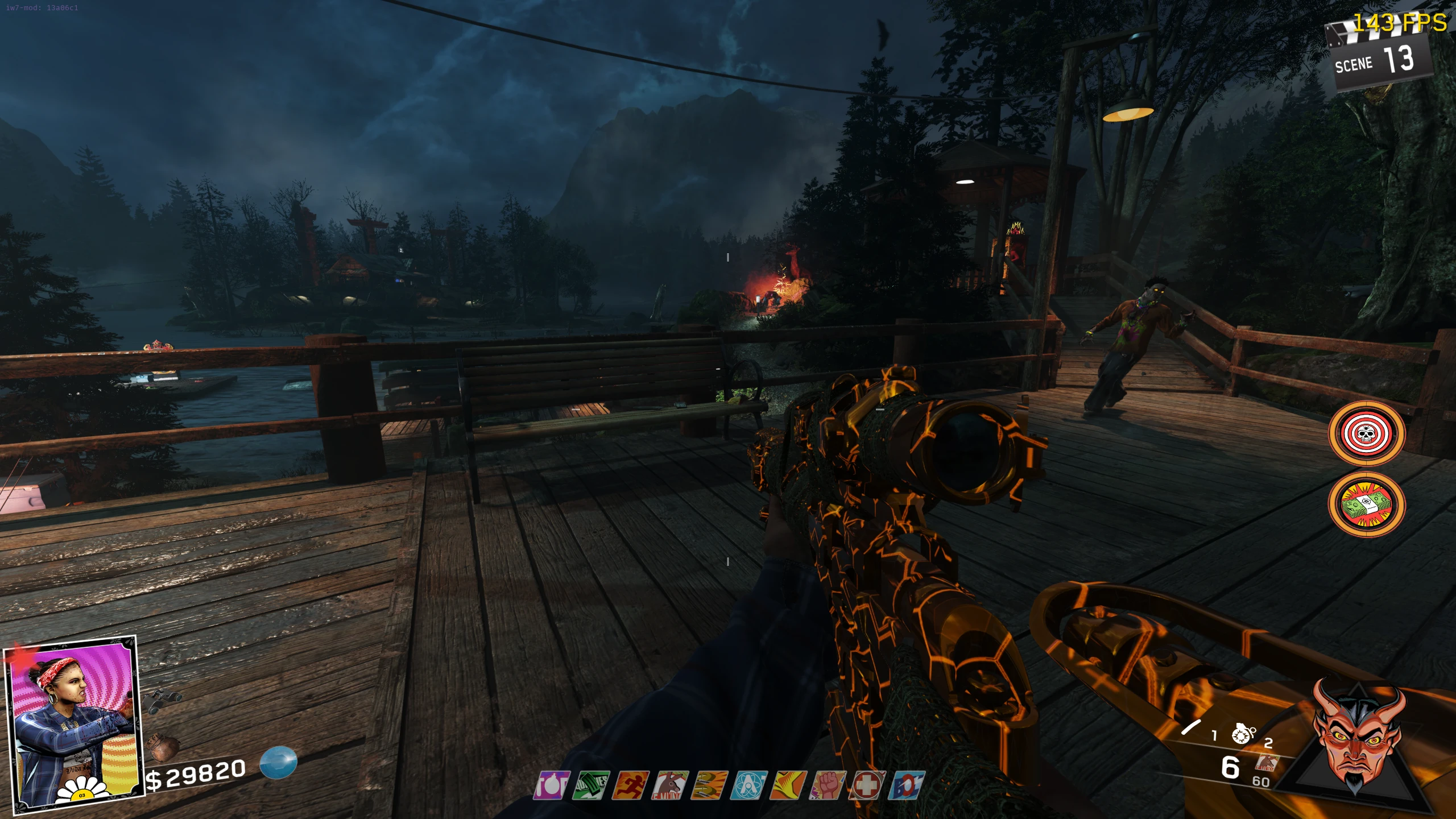
Task: Choose the mule head perk icon
Action: pyautogui.click(x=671, y=785)
